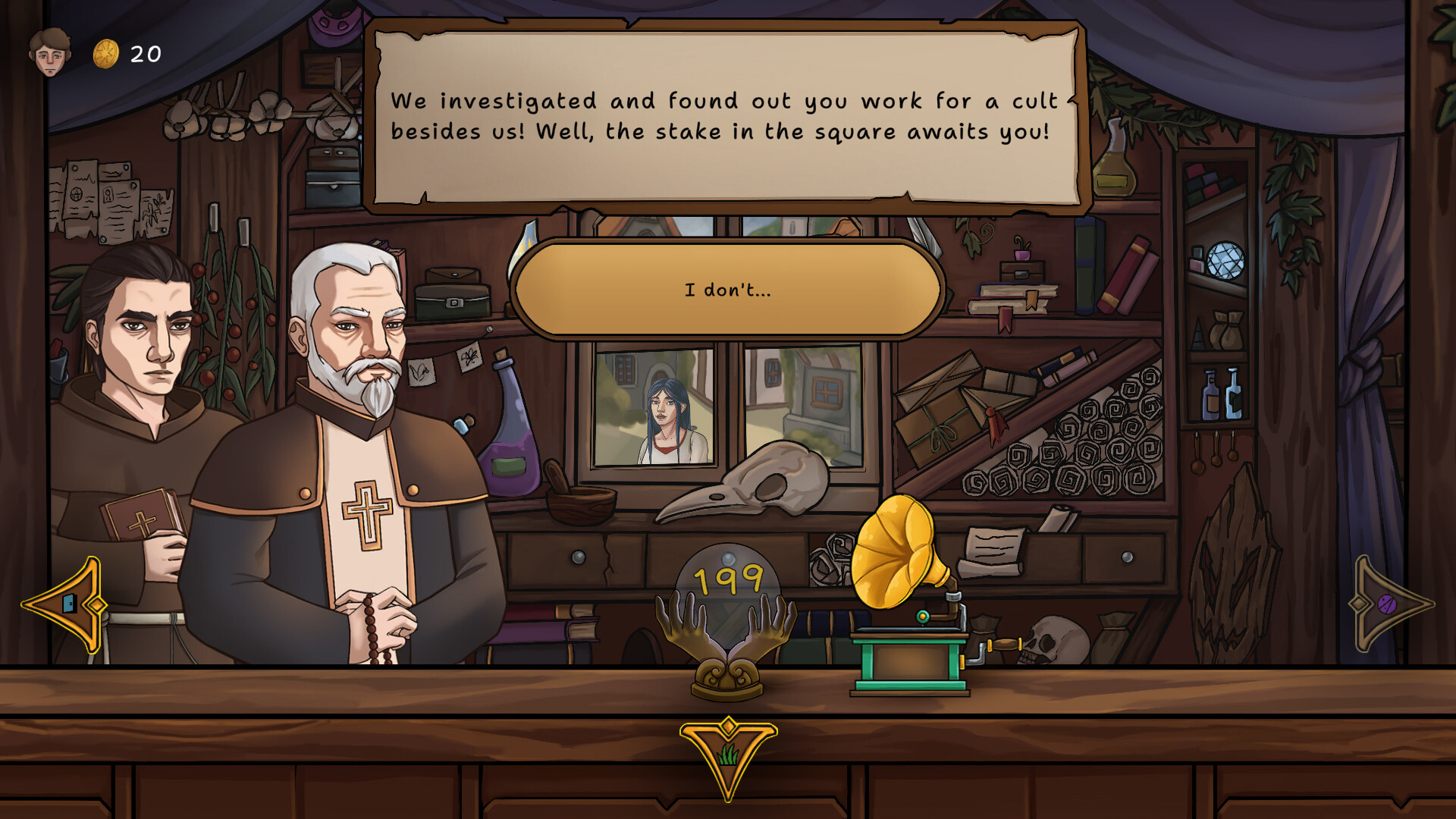The image size is (1456, 819).
Task: Select the dialogue choice 'I don't...'
Action: coord(726,288)
